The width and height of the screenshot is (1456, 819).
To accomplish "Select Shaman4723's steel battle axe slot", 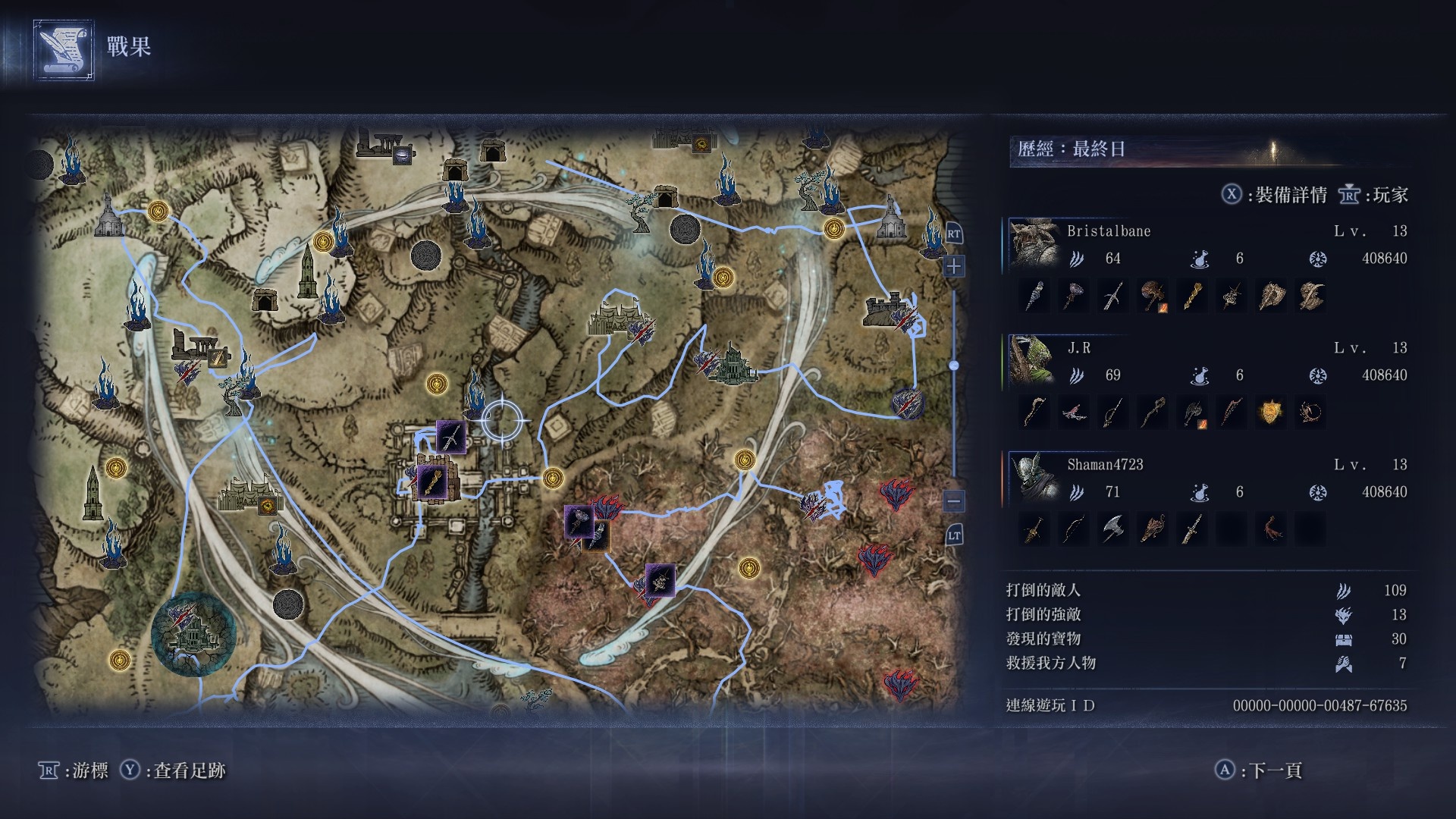I will tap(1112, 529).
